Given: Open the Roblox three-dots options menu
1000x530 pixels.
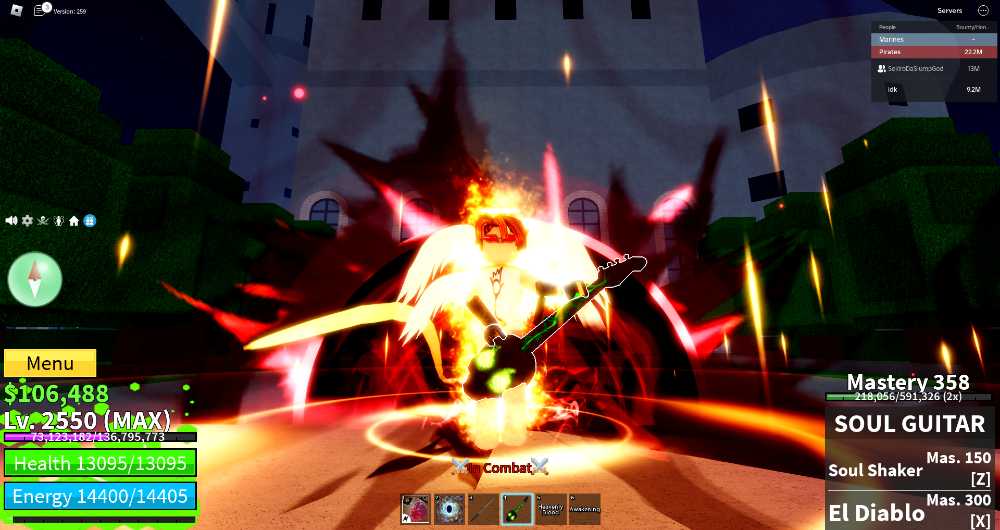Looking at the screenshot, I should pyautogui.click(x=983, y=11).
